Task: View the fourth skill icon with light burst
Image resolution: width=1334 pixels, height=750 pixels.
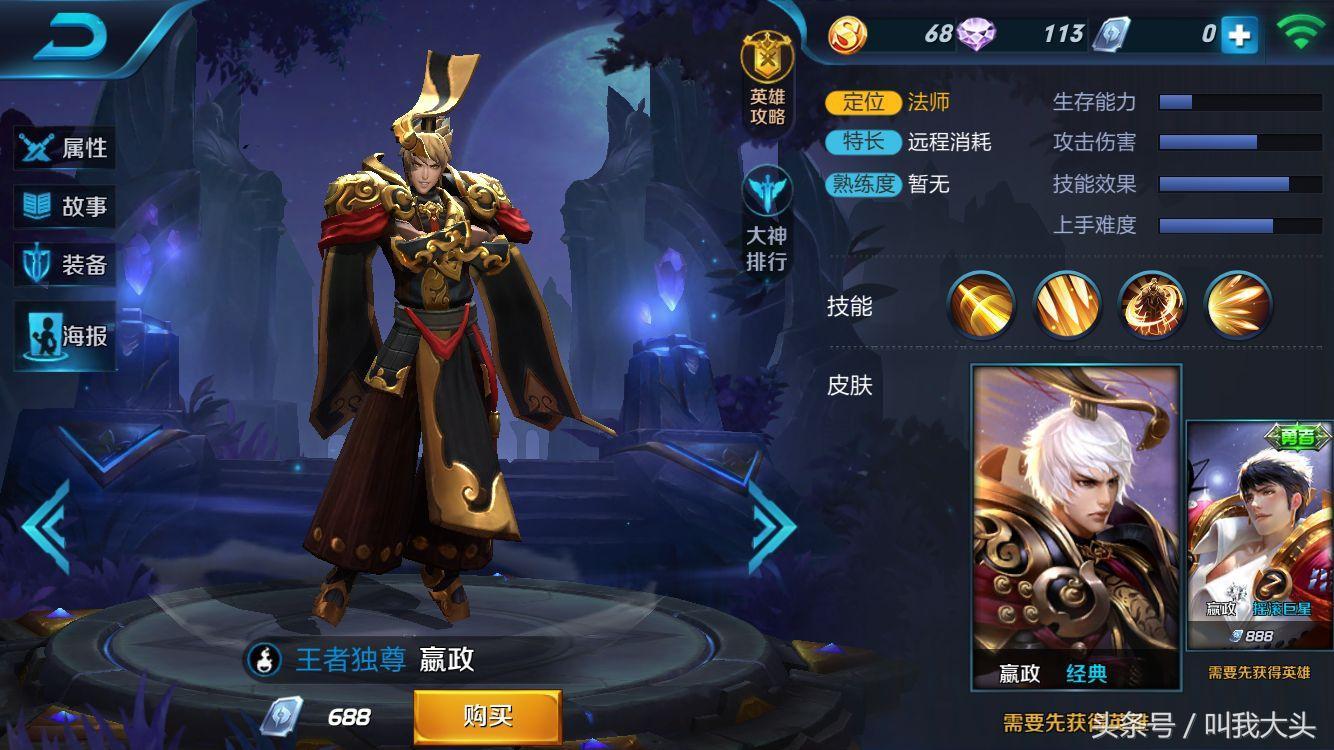Action: click(x=1238, y=304)
